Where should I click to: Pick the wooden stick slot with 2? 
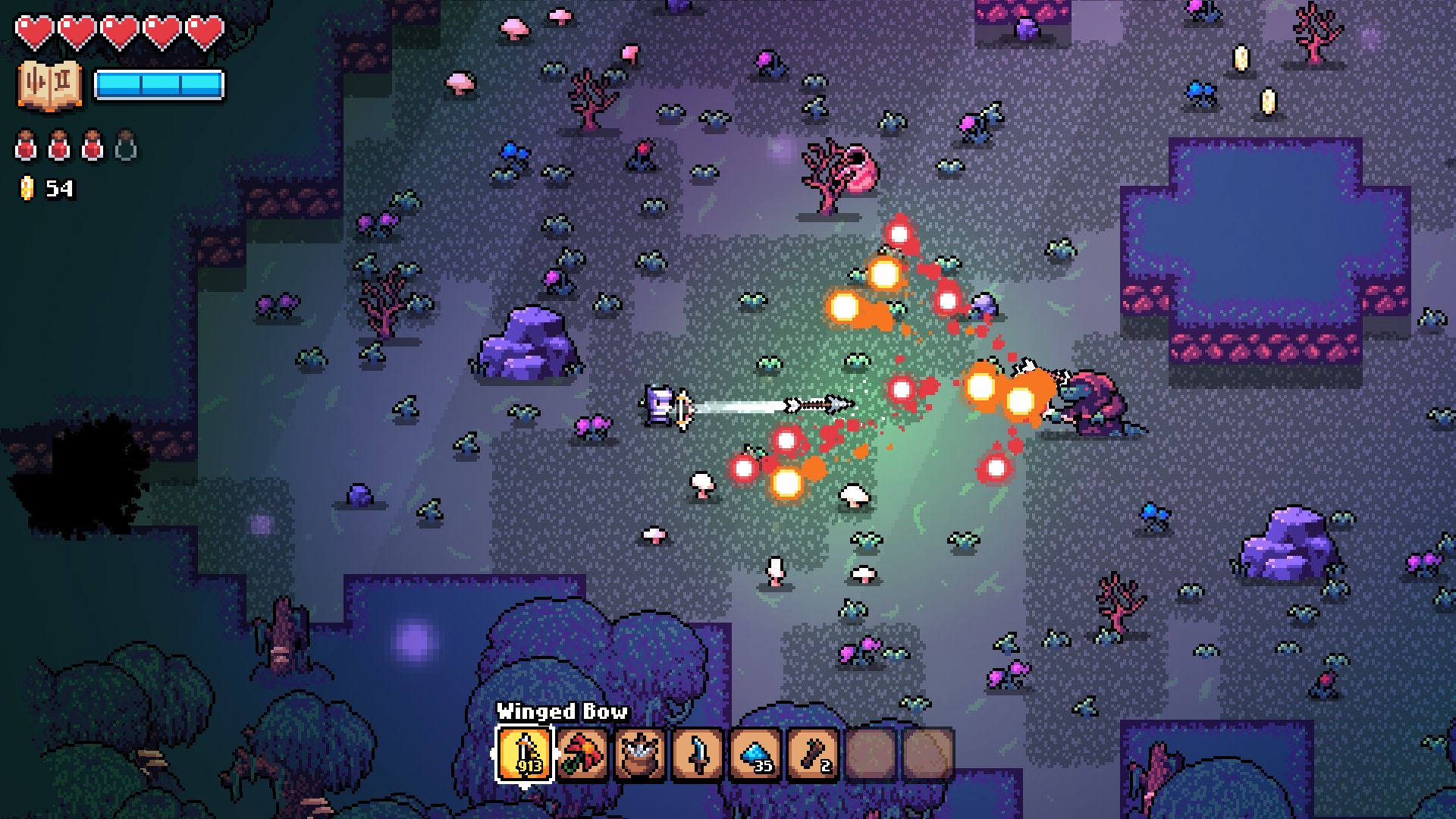tap(814, 754)
